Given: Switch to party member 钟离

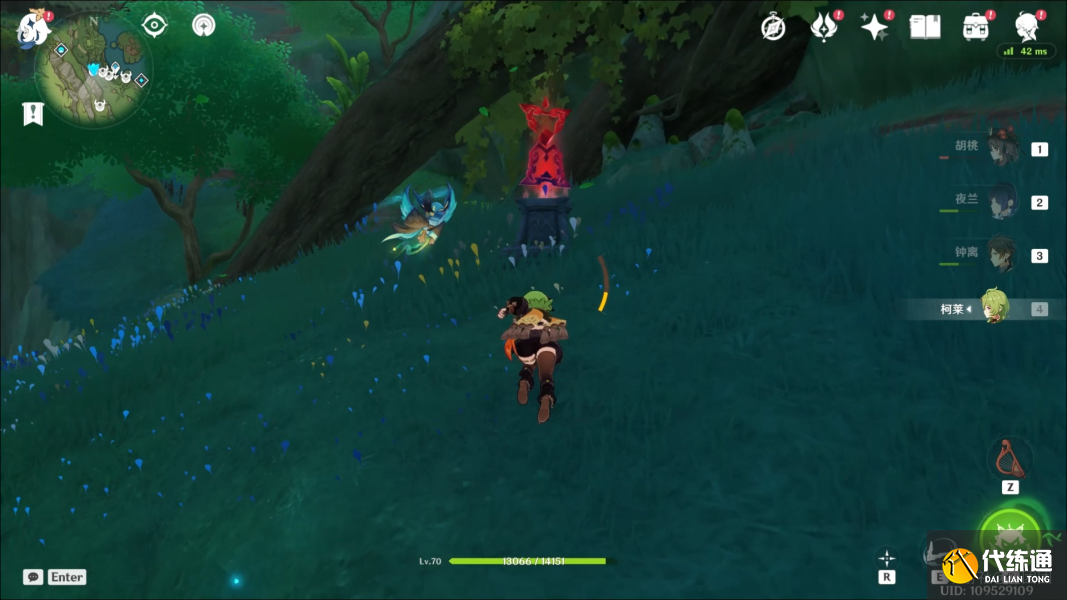Looking at the screenshot, I should click(x=1000, y=255).
